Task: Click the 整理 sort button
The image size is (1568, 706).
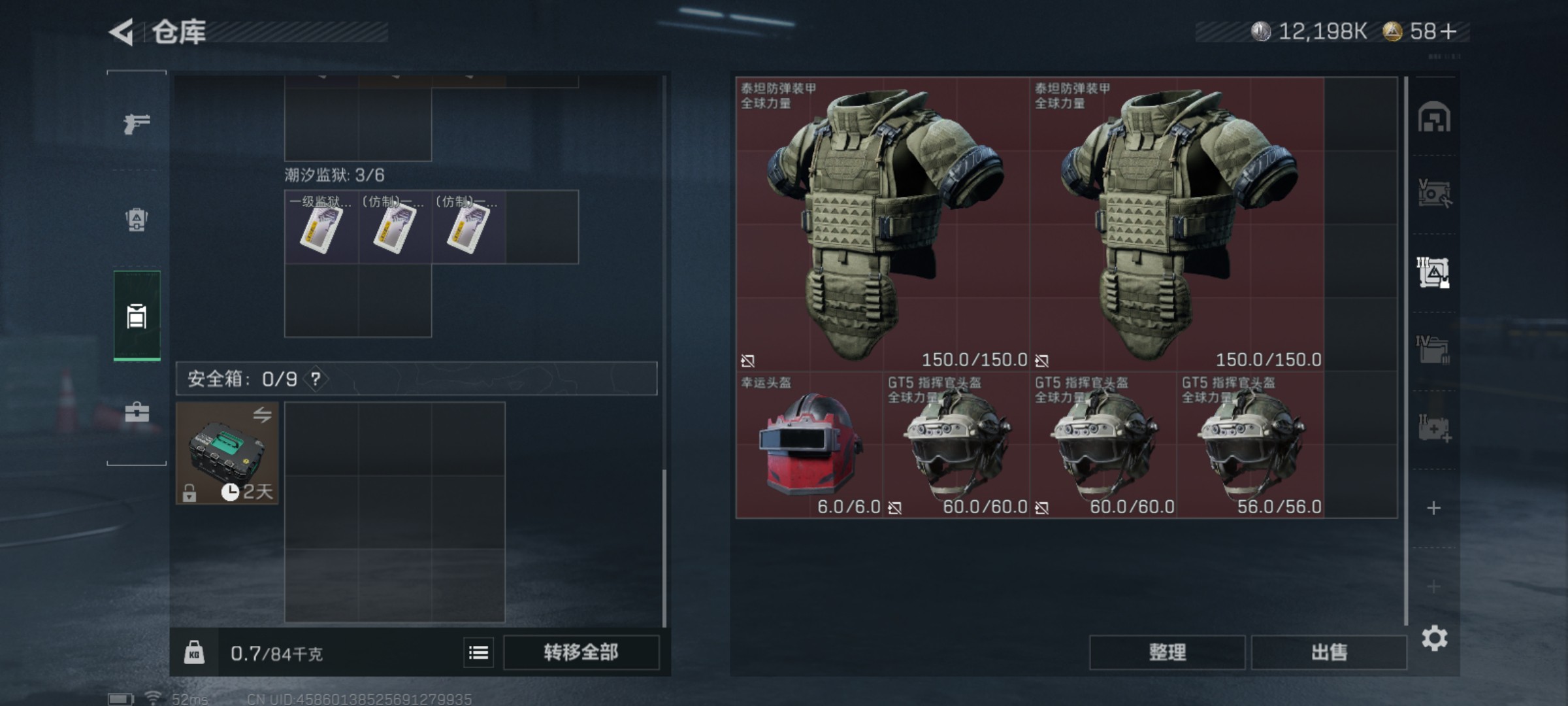Action: click(1167, 652)
